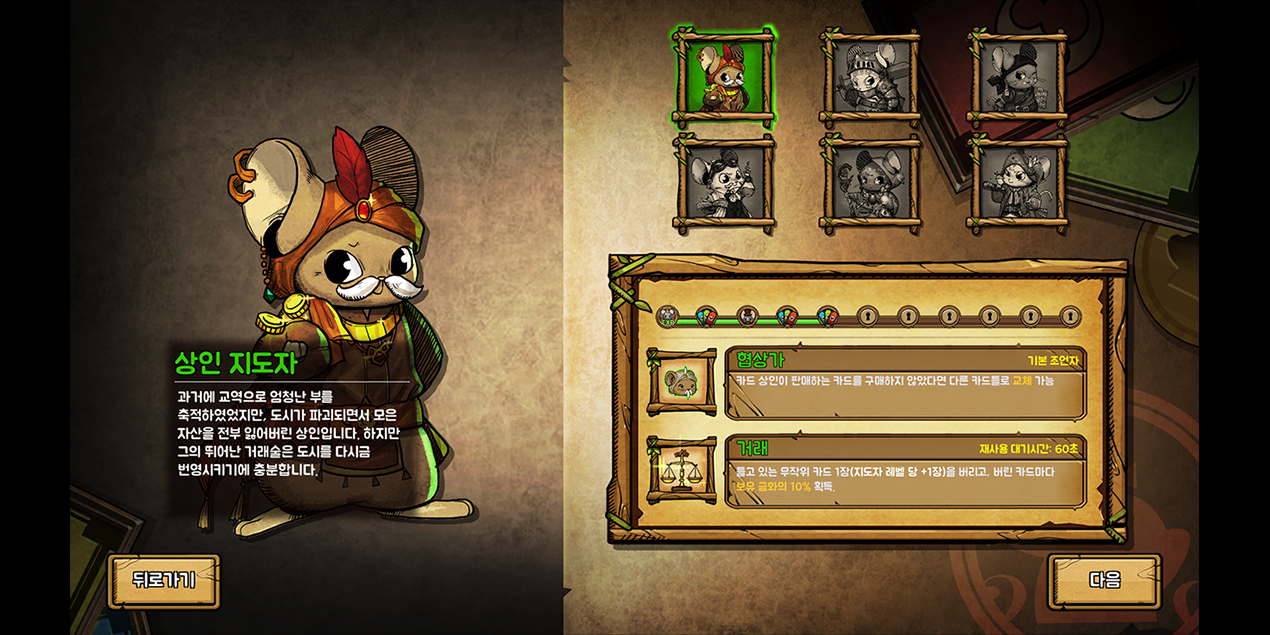This screenshot has width=1270, height=635.
Task: Go back with the 뒤로가기 button
Action: point(163,580)
